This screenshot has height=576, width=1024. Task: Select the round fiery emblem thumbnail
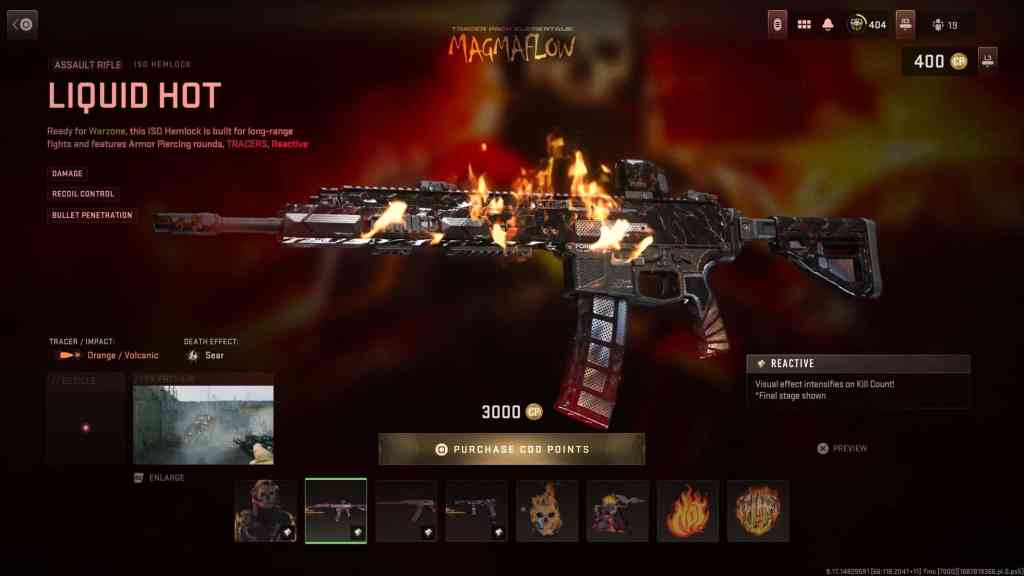[757, 510]
